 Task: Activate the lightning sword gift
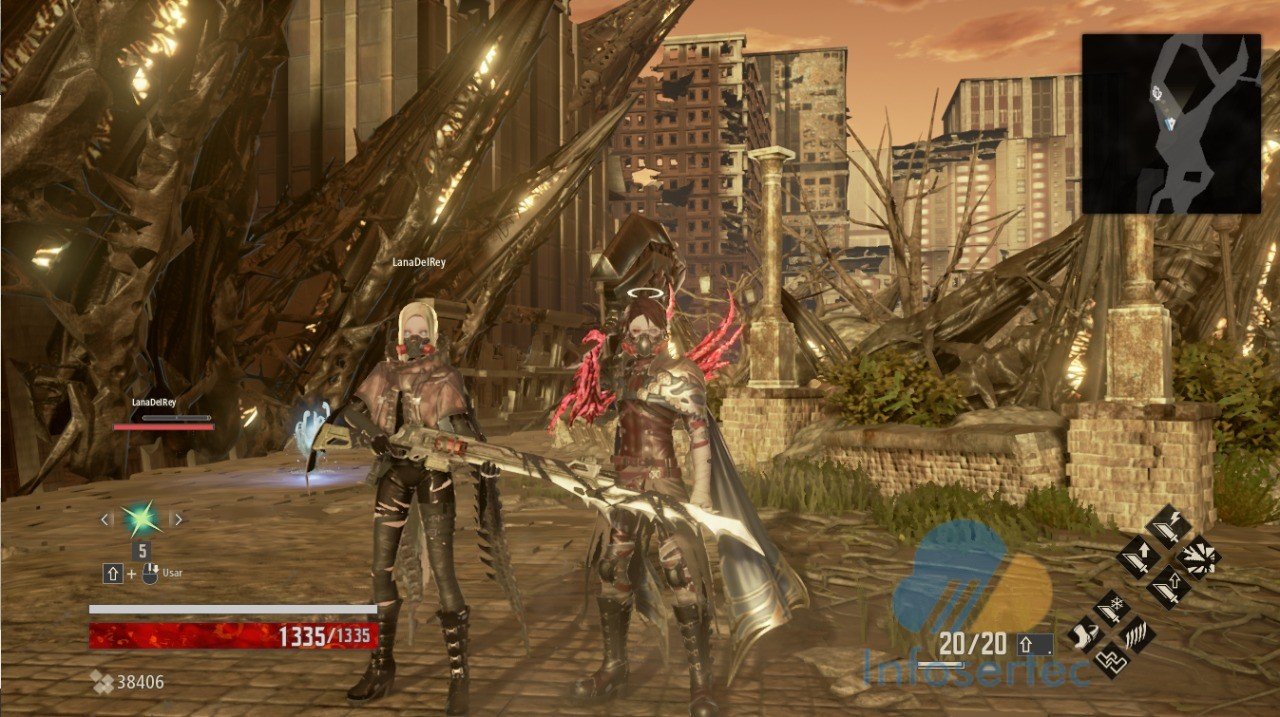tap(1167, 527)
